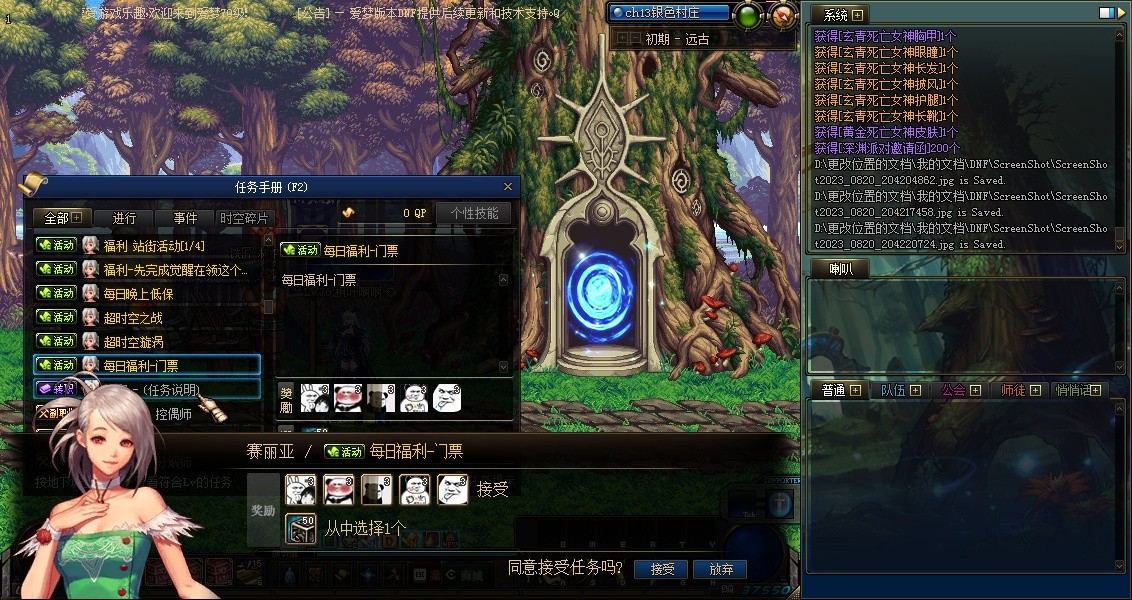
Task: Switch to the 进行 quest tab
Action: [x=125, y=218]
